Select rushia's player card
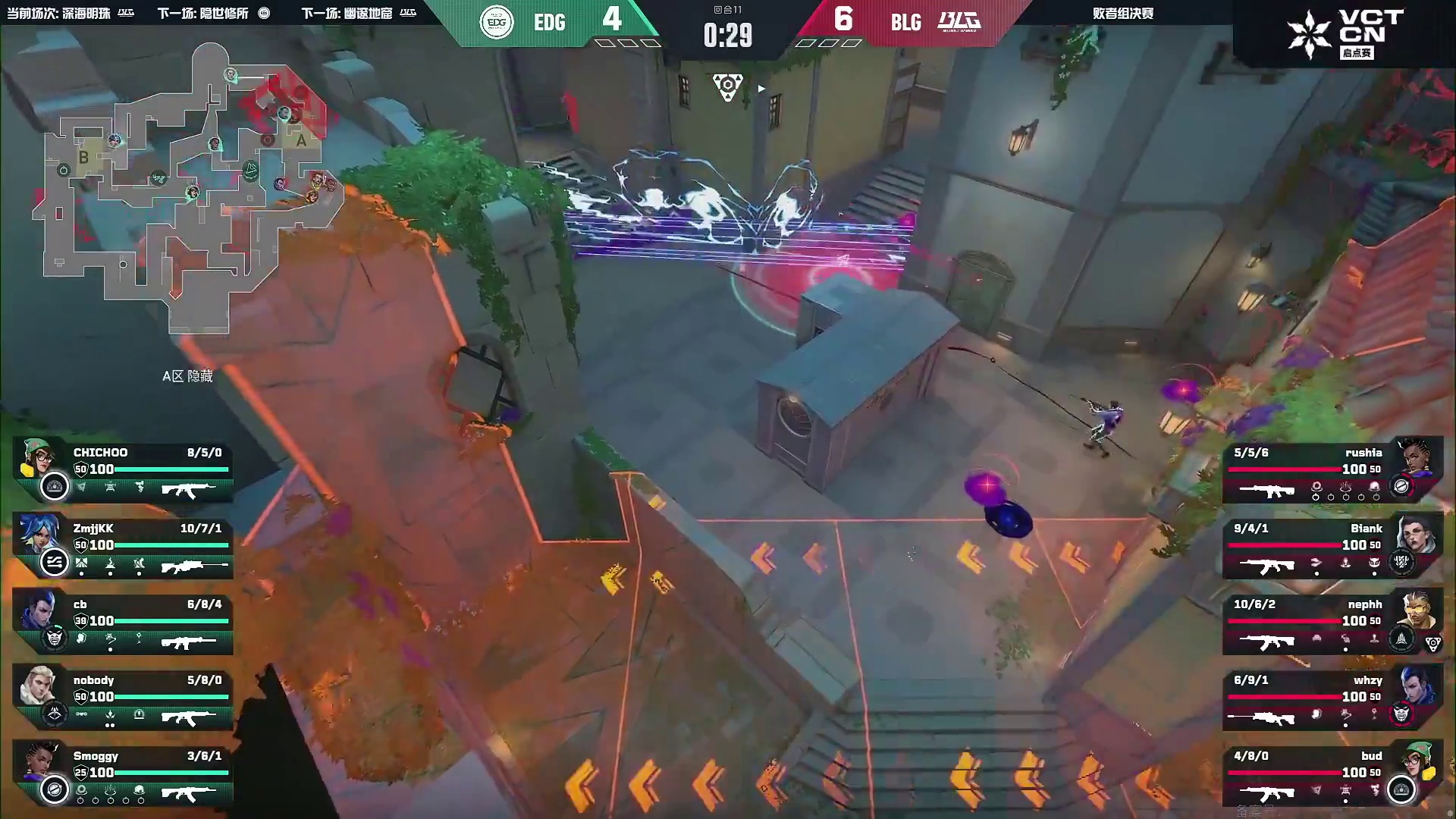The image size is (1456, 819). click(1331, 470)
